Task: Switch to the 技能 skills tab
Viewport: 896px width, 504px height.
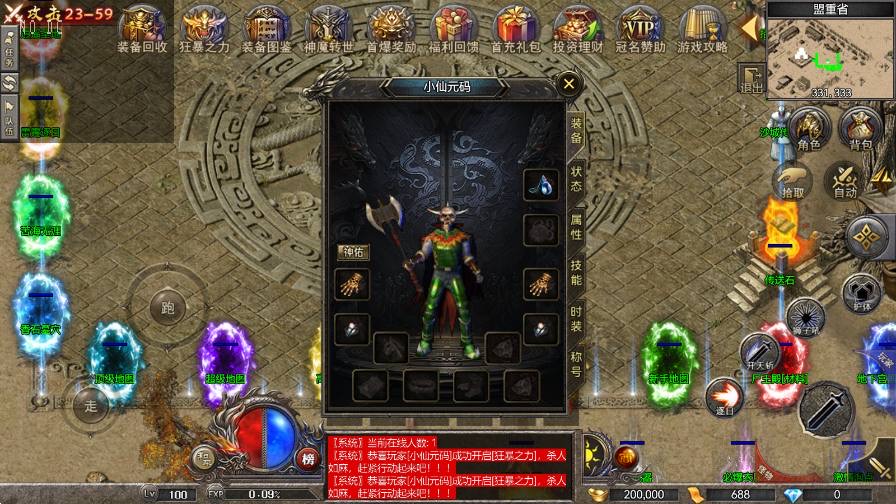Action: pyautogui.click(x=577, y=272)
